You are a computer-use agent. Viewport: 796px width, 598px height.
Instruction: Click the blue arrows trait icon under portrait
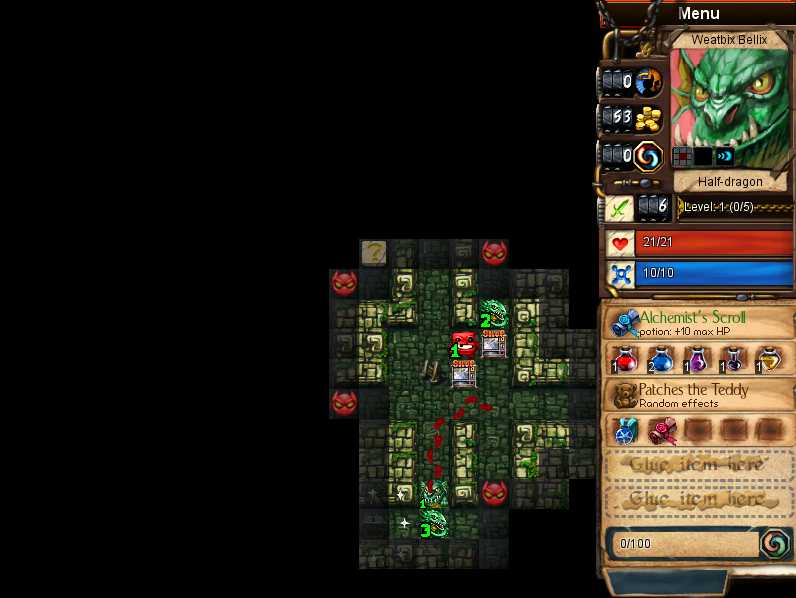[x=725, y=156]
